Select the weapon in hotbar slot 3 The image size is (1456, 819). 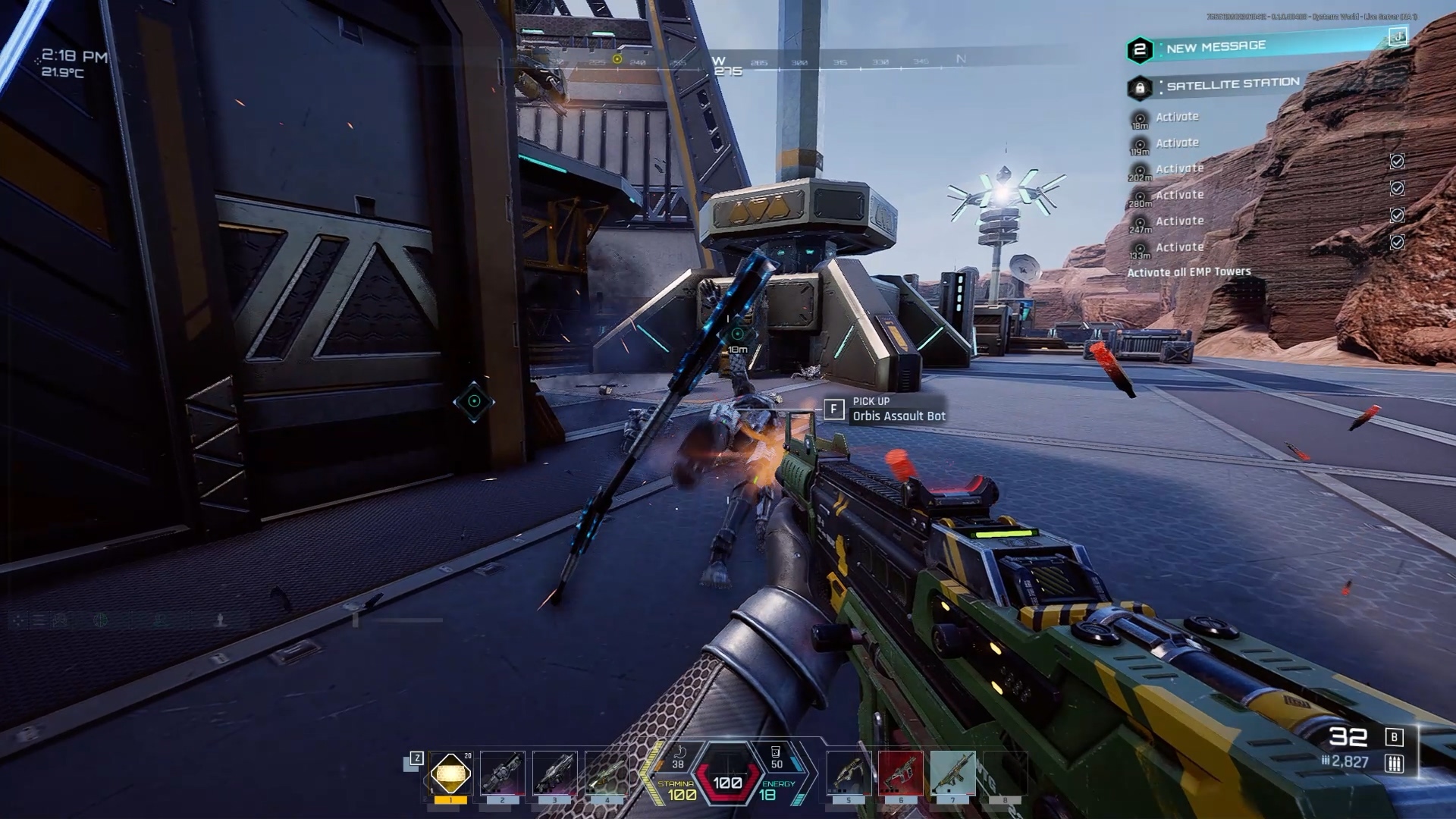[x=554, y=773]
